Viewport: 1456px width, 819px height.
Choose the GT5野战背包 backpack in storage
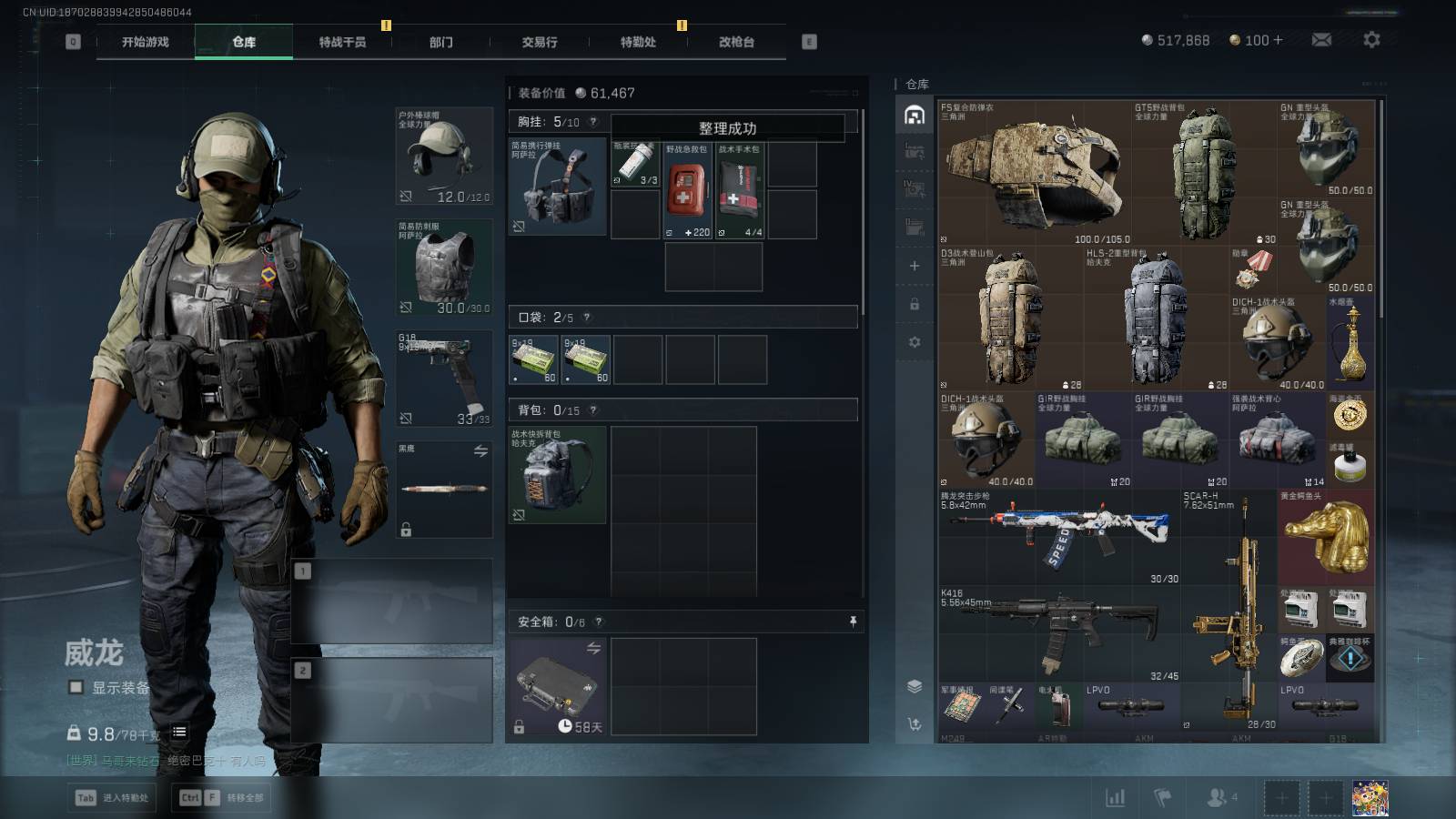coord(1204,173)
